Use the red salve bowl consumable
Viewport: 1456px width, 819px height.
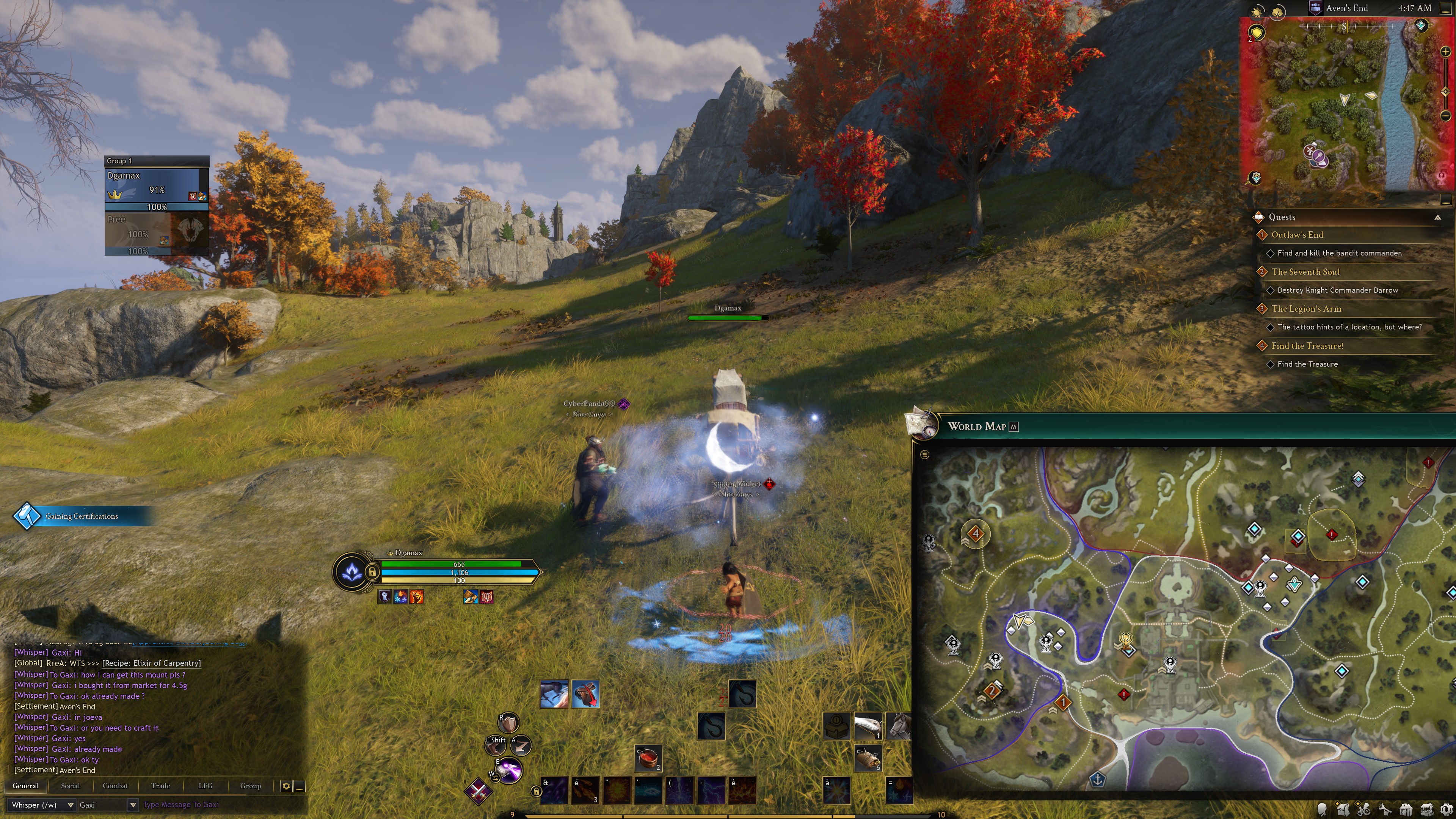tap(648, 758)
